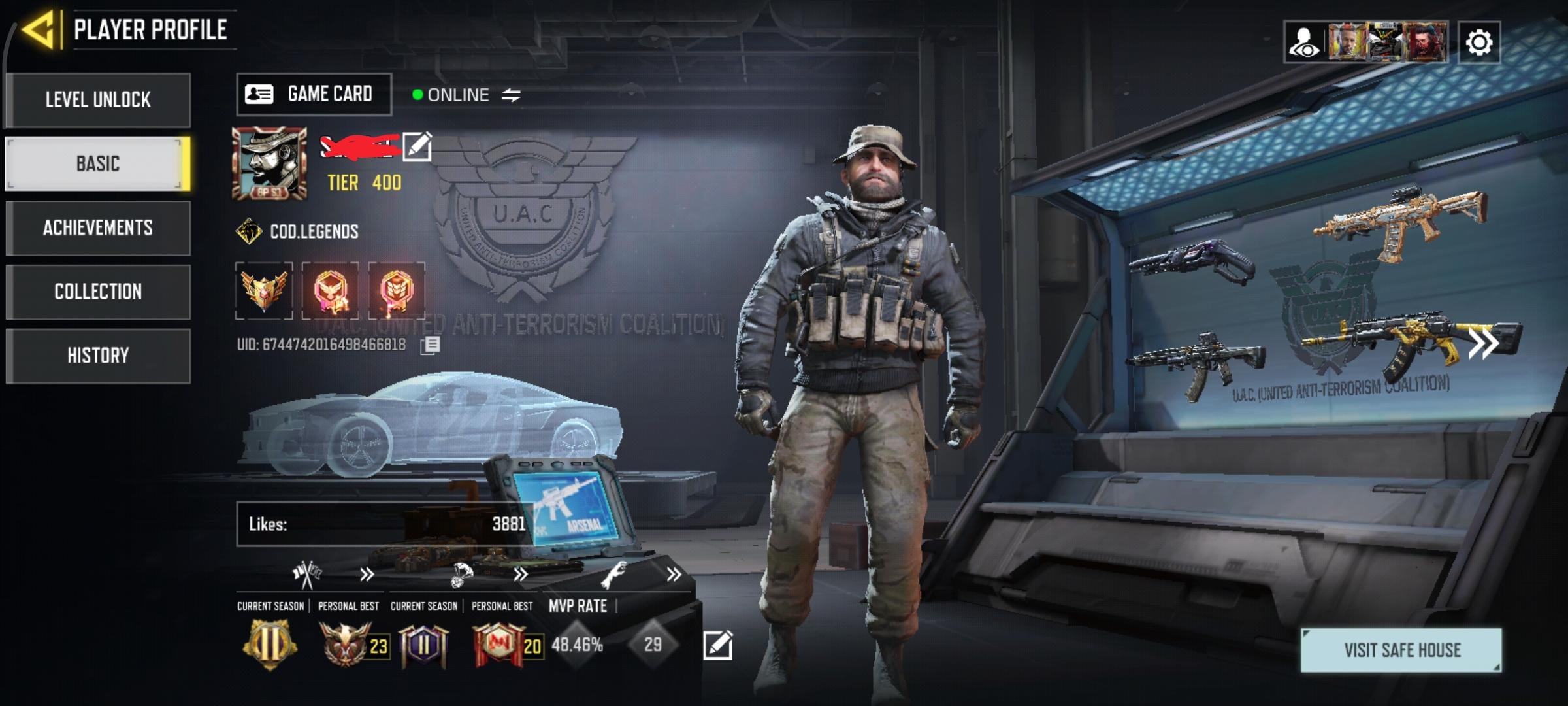
Task: Expand the weapon showcase with the double arrows
Action: click(1483, 344)
